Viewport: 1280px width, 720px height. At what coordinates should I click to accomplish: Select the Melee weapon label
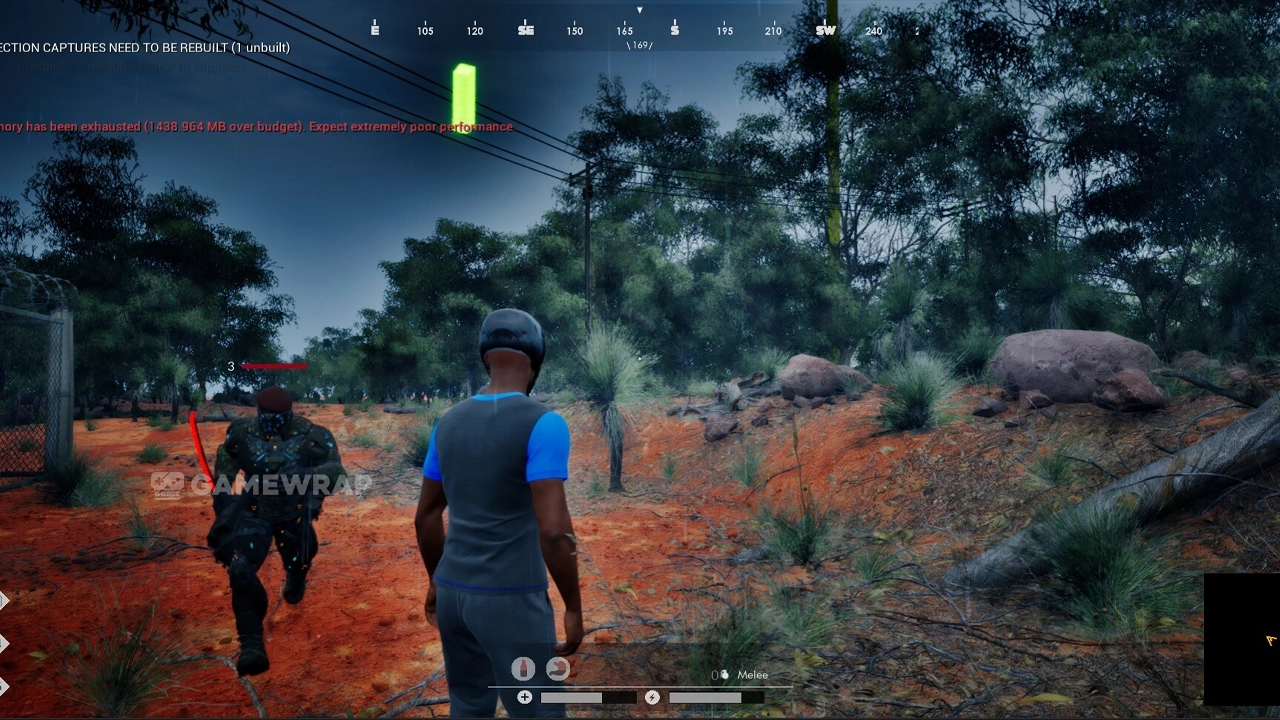(752, 675)
